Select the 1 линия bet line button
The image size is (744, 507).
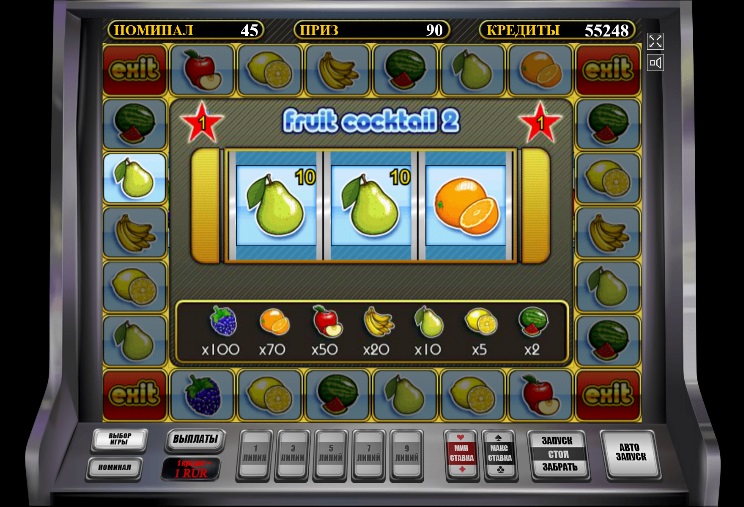point(255,454)
